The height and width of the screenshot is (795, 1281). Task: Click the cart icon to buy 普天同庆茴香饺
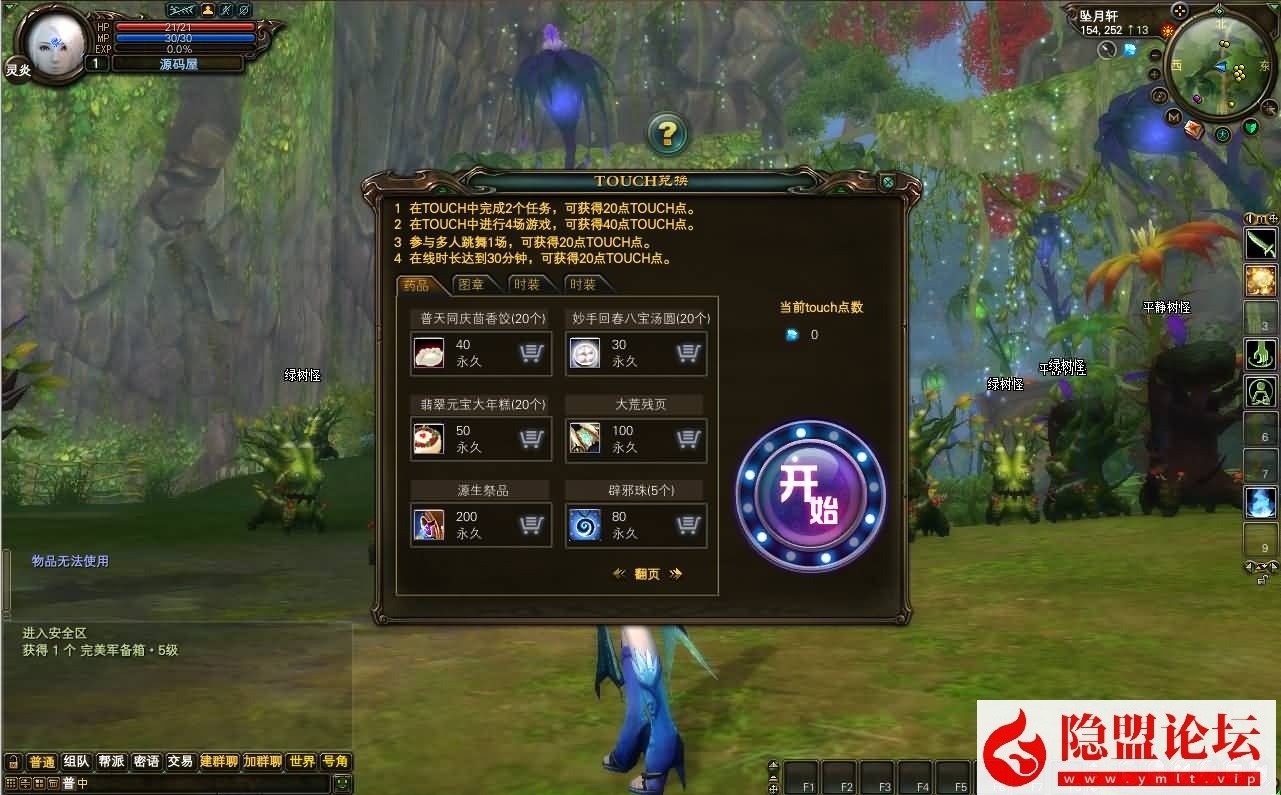click(532, 353)
